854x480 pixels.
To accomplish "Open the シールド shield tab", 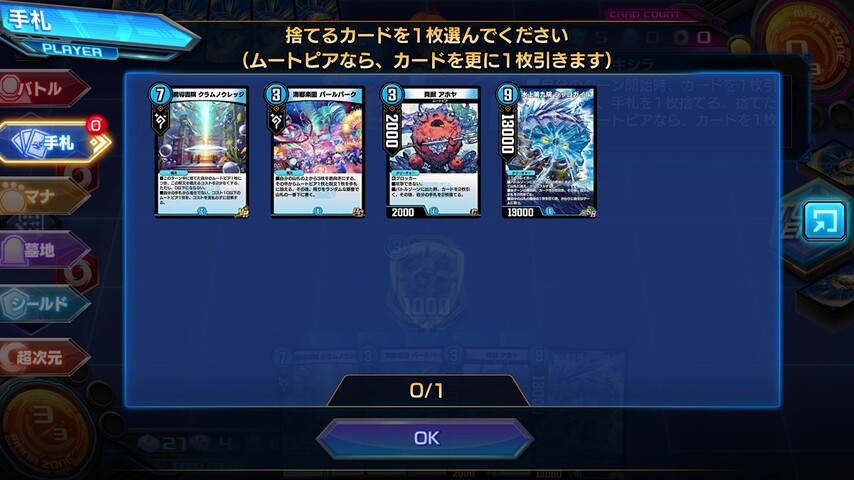I will tap(44, 303).
